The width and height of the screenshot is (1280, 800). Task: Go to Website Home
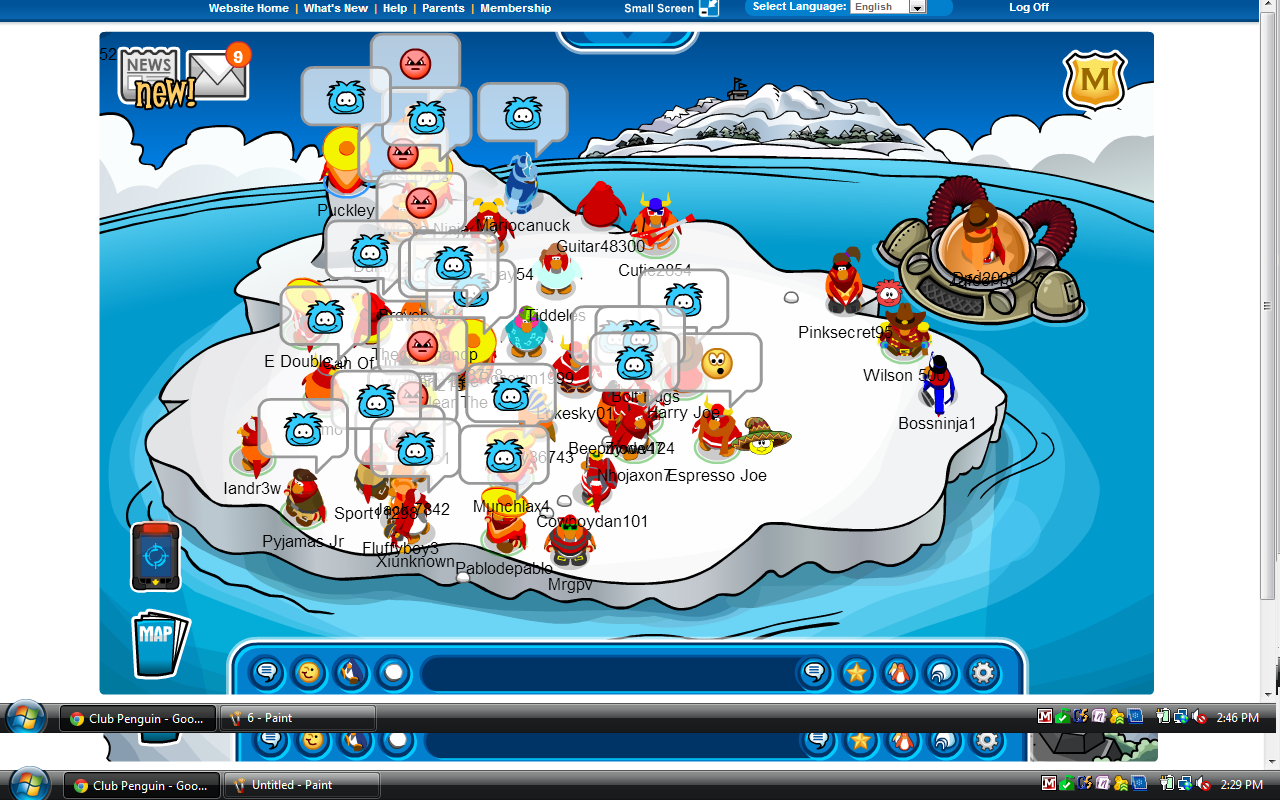click(x=248, y=8)
